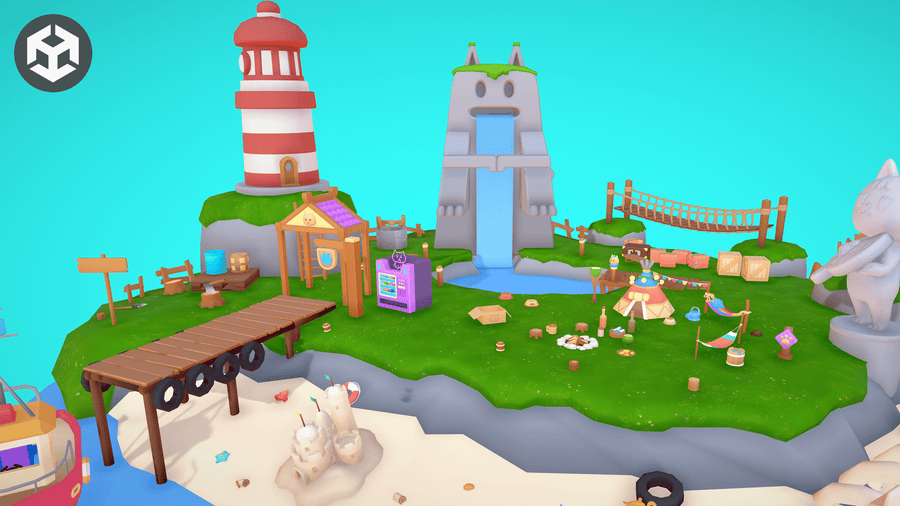The width and height of the screenshot is (900, 506).
Task: Click the Unity logo badge
Action: [53, 53]
